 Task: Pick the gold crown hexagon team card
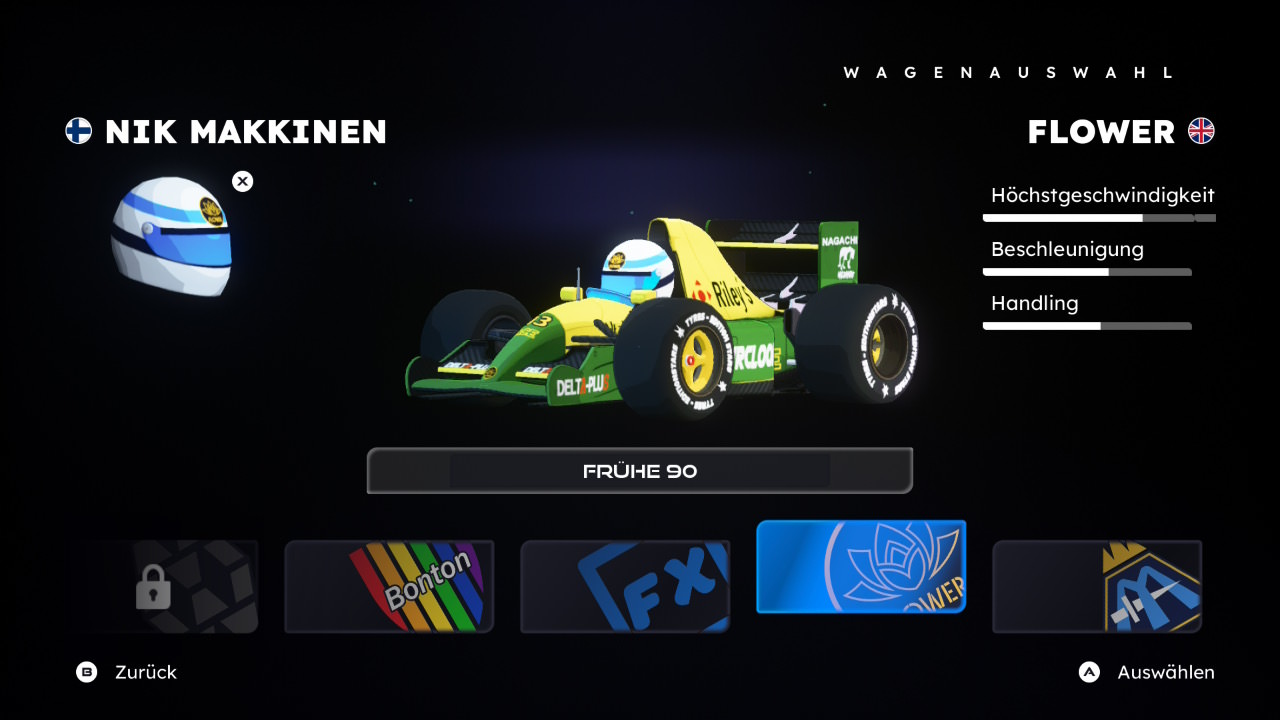pyautogui.click(x=1097, y=587)
